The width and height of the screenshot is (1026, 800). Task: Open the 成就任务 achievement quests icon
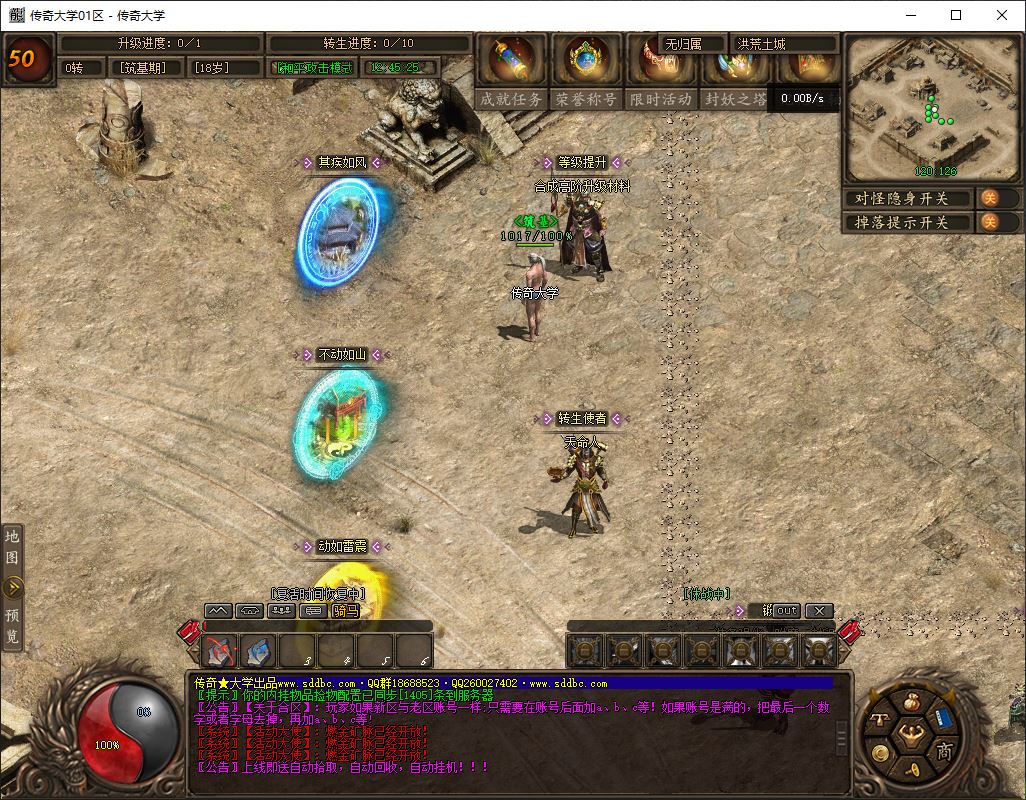511,62
